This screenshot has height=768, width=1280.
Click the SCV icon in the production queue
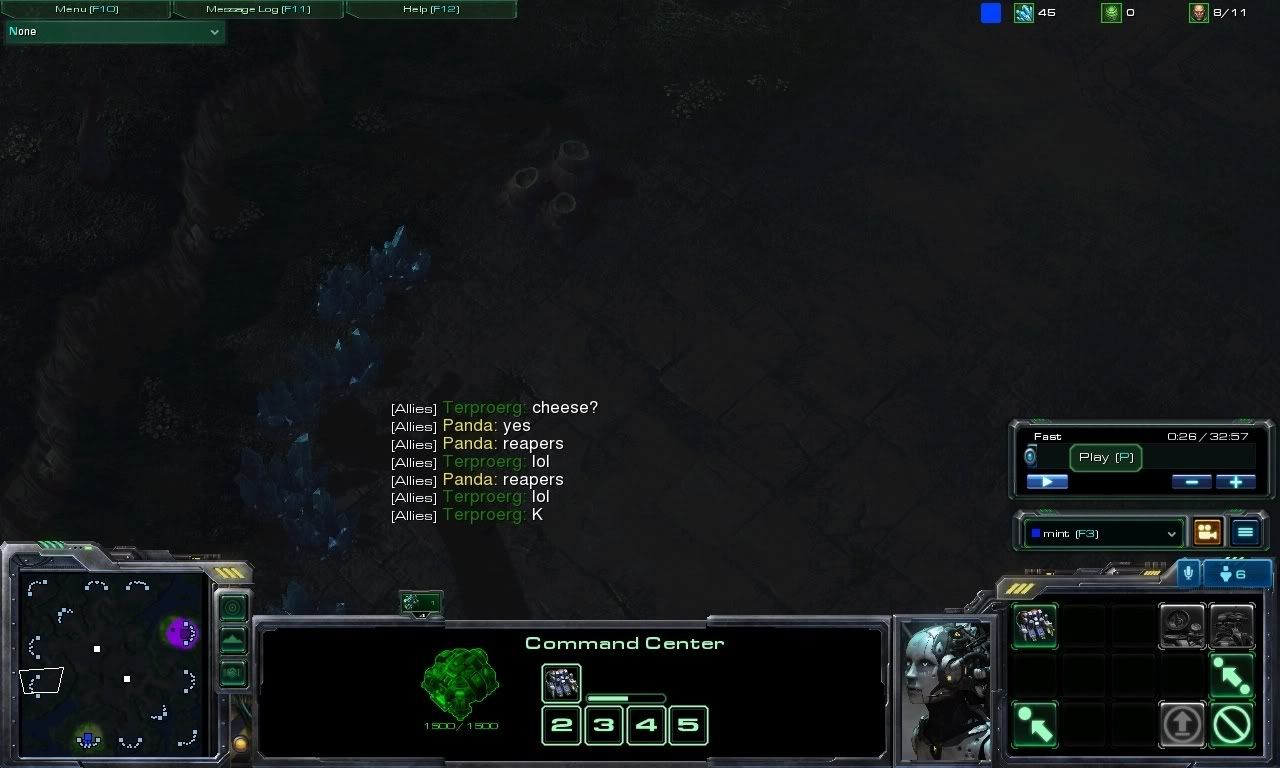[561, 683]
